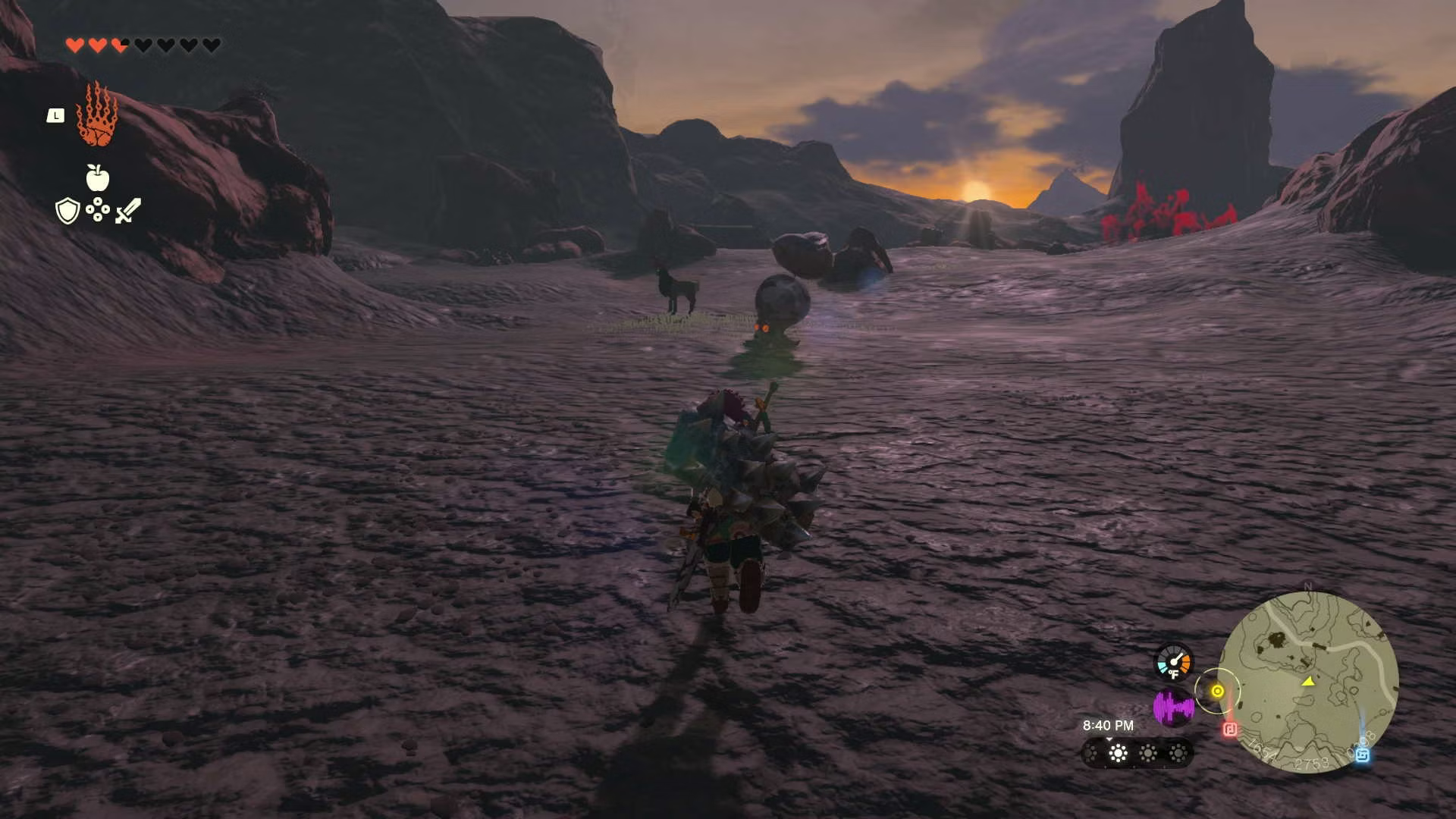Toggle the yellow waypoint beacon beside the minimap
Viewport: 1456px width, 819px height.
click(x=1218, y=691)
